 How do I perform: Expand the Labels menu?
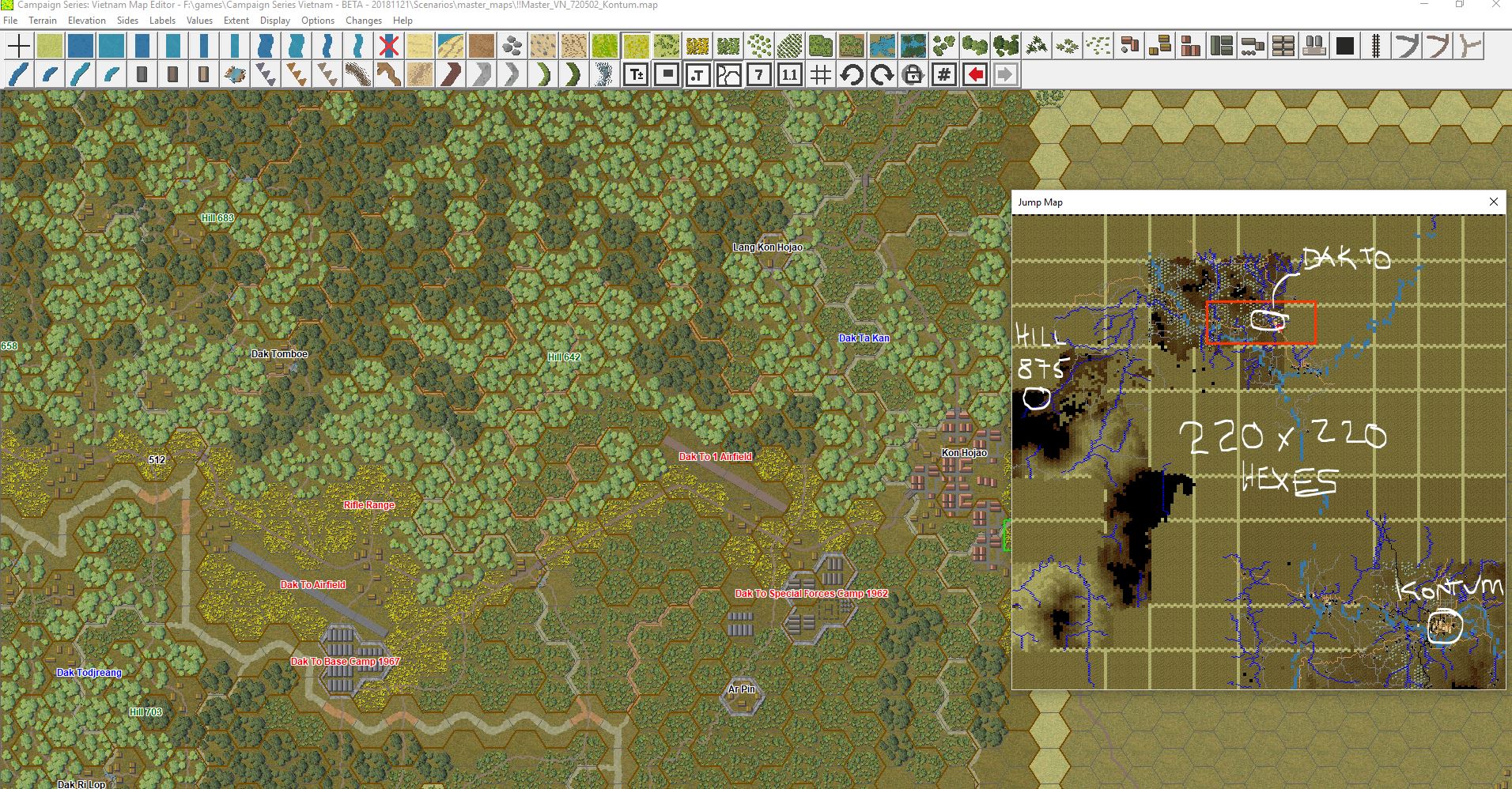162,21
